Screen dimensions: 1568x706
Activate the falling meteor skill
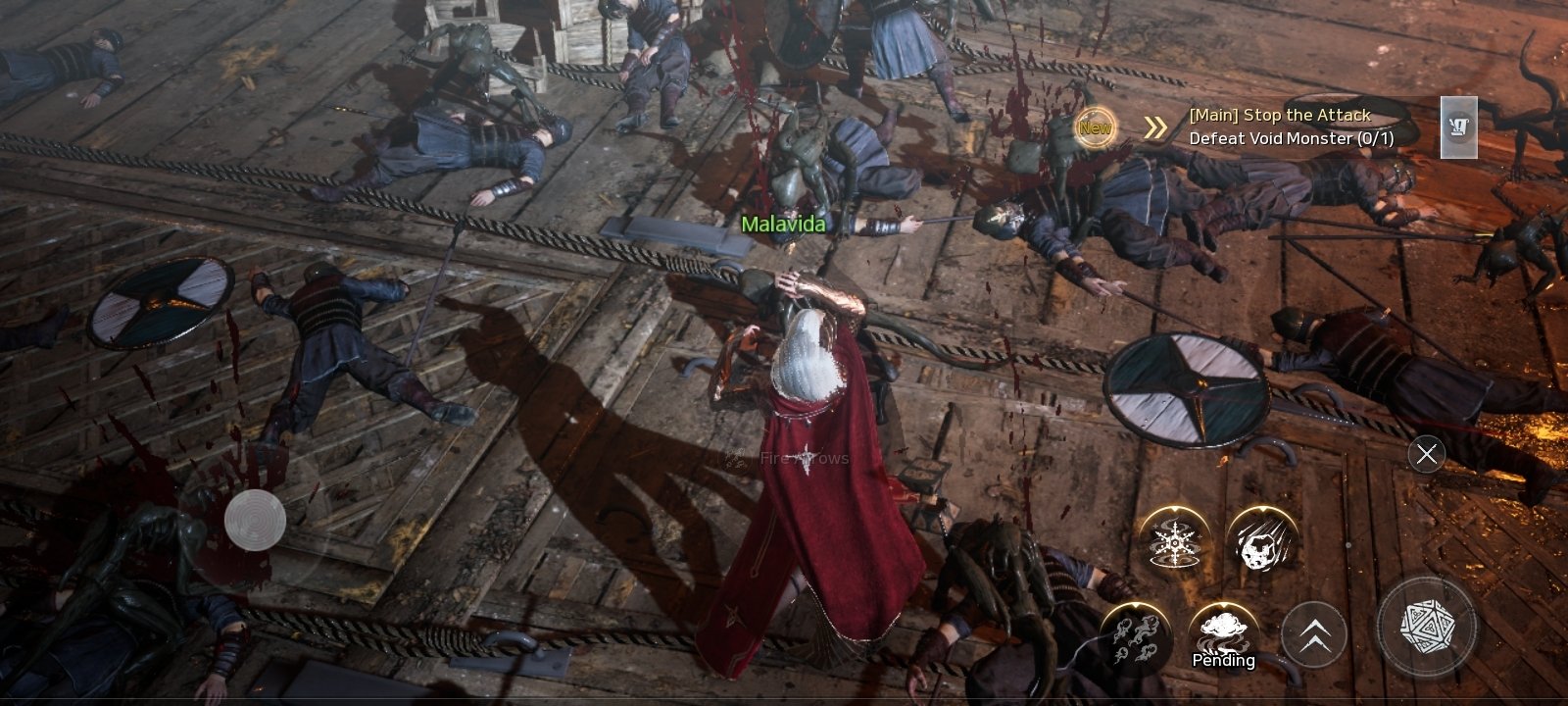pos(1261,542)
